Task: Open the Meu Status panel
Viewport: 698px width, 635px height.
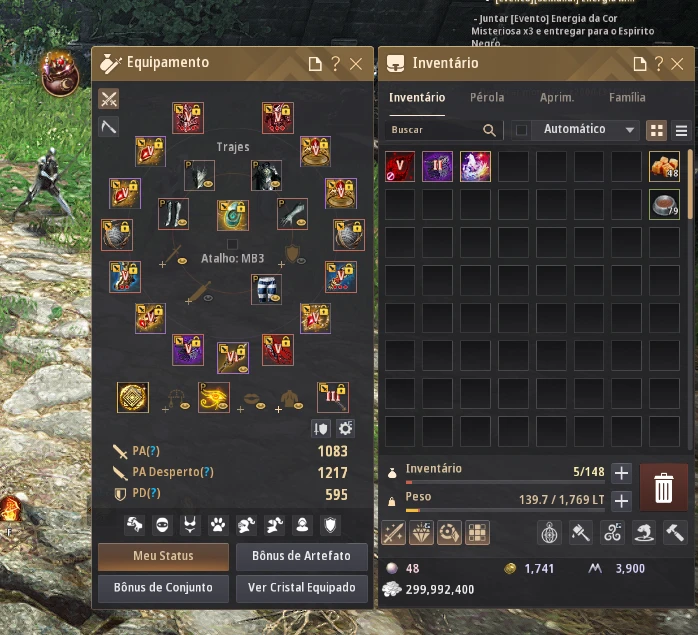Action: [163, 555]
